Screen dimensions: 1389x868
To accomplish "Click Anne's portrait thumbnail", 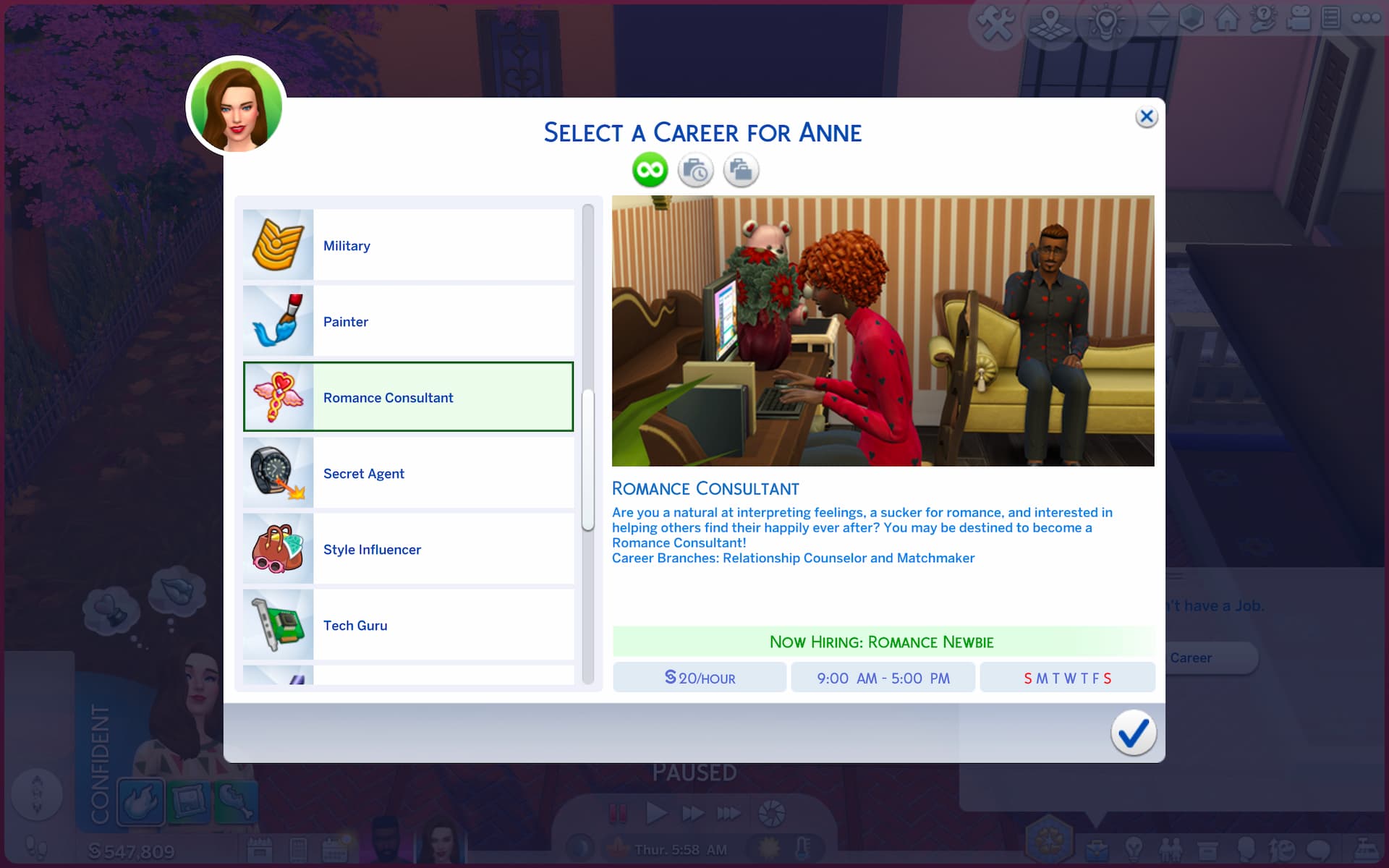I will (236, 106).
